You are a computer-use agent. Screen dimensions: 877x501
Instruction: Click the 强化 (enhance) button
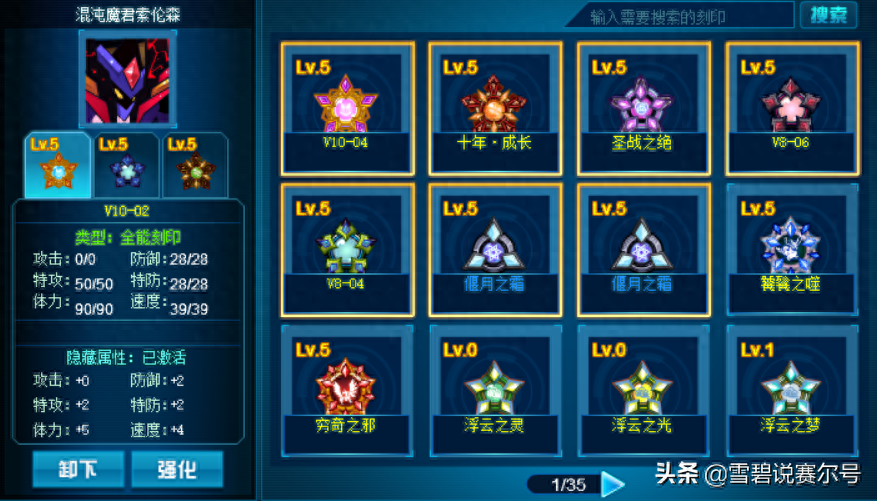[x=176, y=468]
